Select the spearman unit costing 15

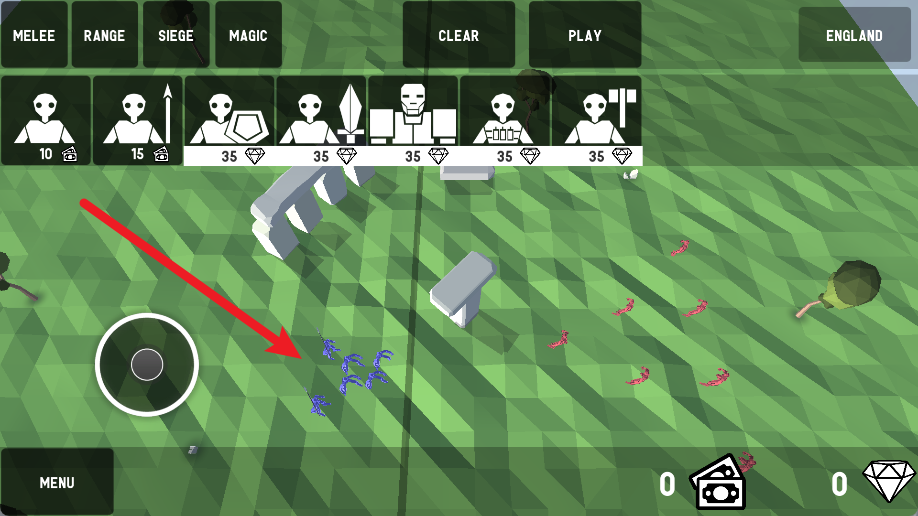[x=138, y=120]
